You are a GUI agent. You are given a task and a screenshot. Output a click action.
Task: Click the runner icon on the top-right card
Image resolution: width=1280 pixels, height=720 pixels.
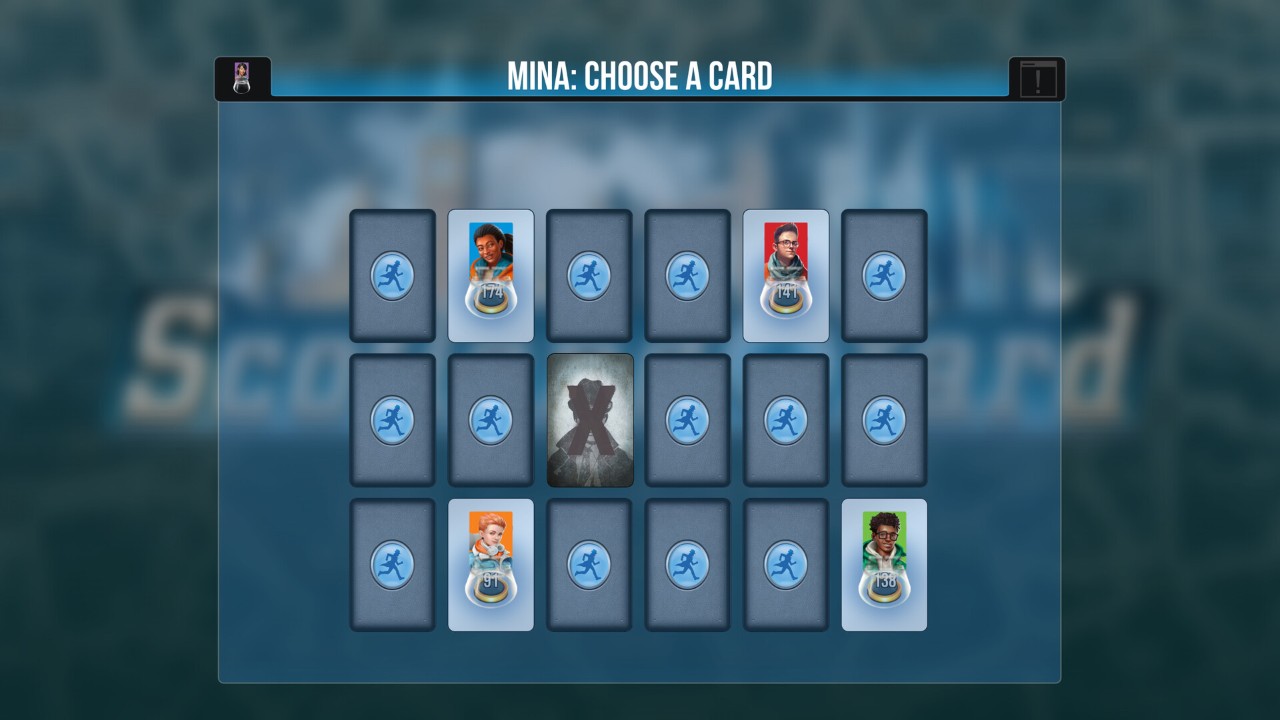884,274
